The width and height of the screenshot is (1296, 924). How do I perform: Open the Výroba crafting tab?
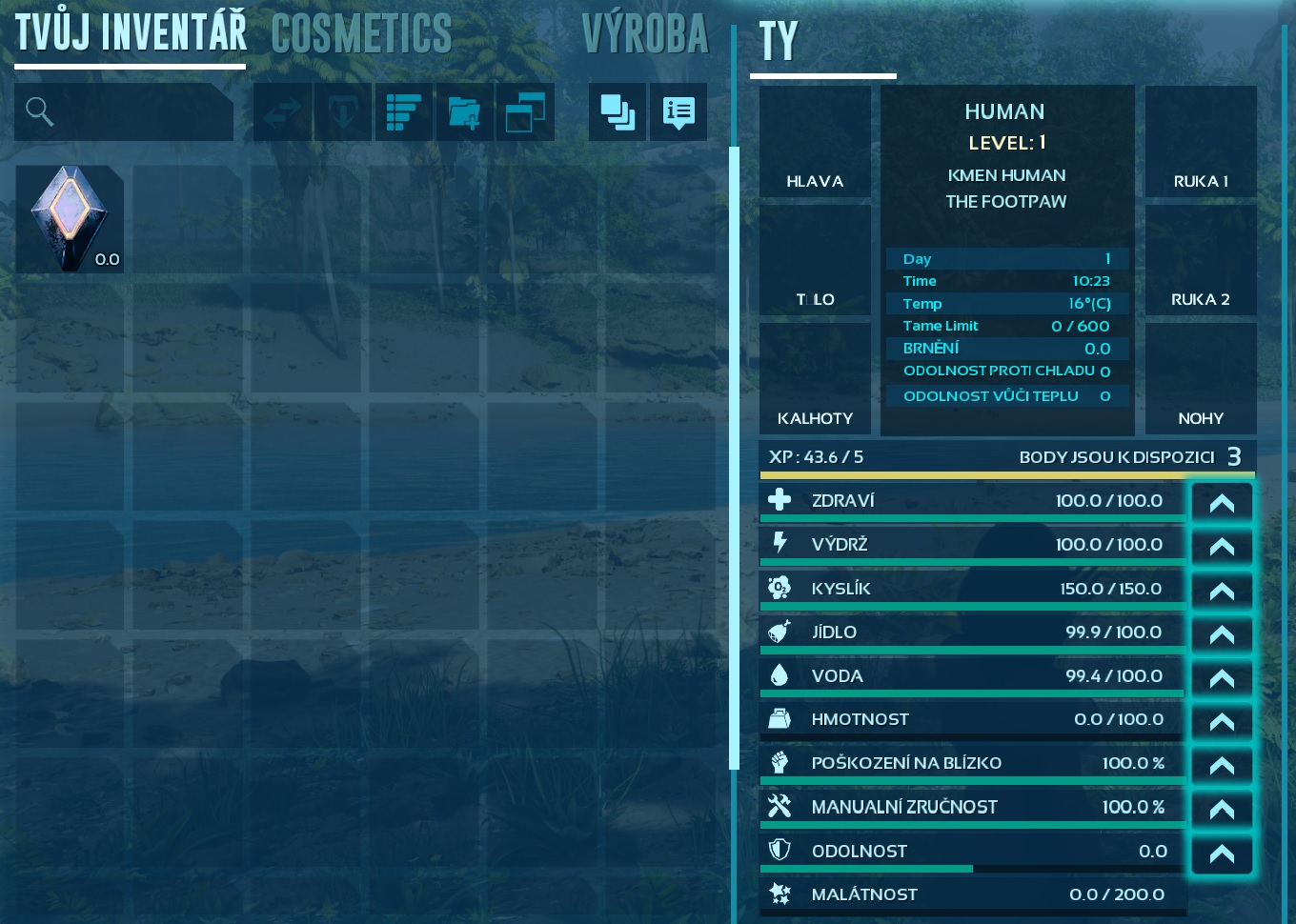pos(645,35)
